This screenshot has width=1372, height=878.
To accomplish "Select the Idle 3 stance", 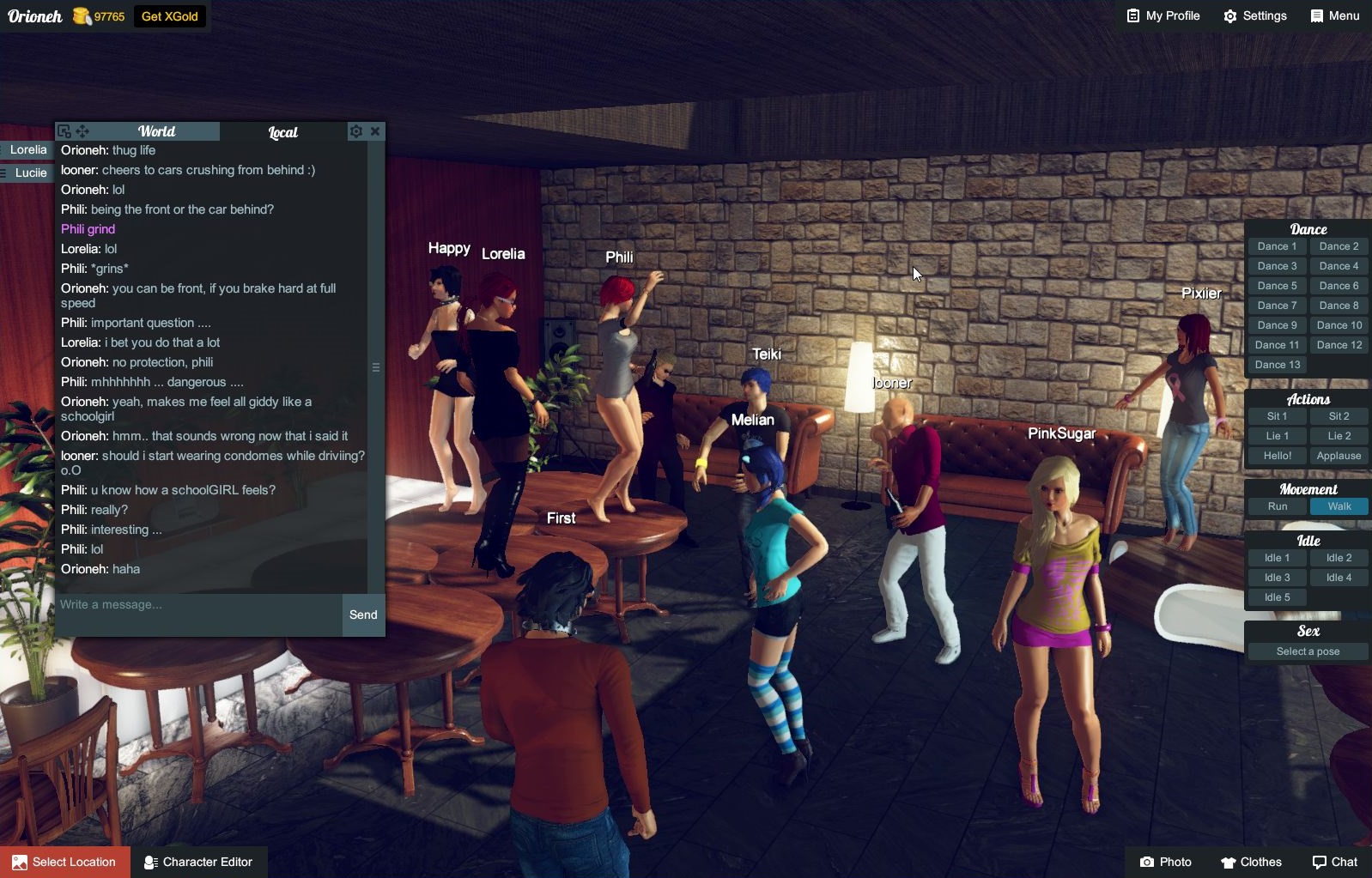I will coord(1277,578).
